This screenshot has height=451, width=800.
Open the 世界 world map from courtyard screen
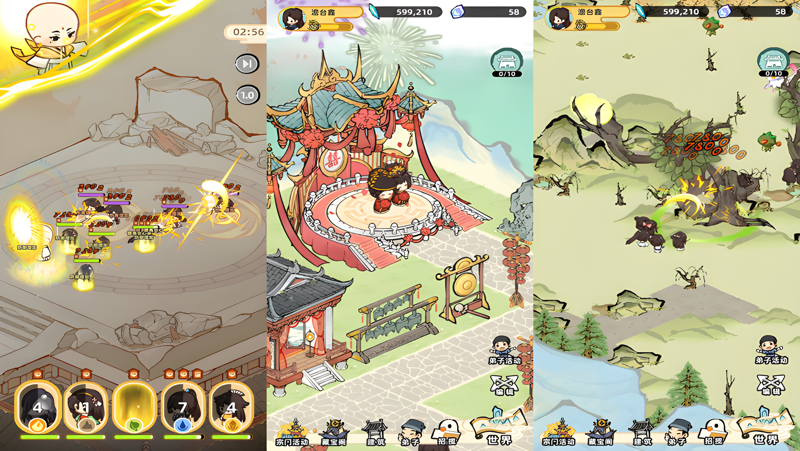(x=498, y=430)
